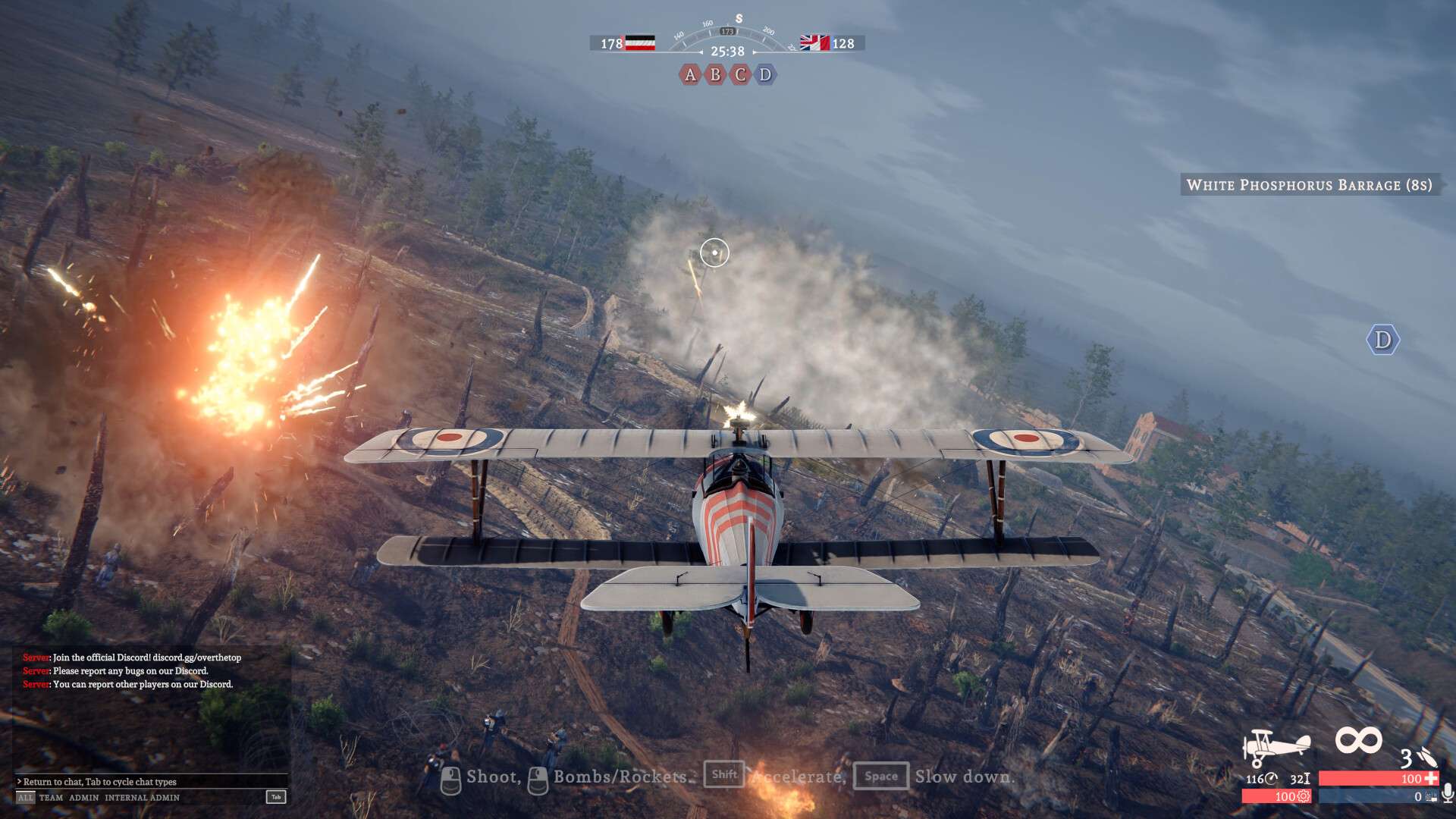Viewport: 1456px width, 819px height.
Task: Select the ALL chat filter
Action: pyautogui.click(x=24, y=797)
